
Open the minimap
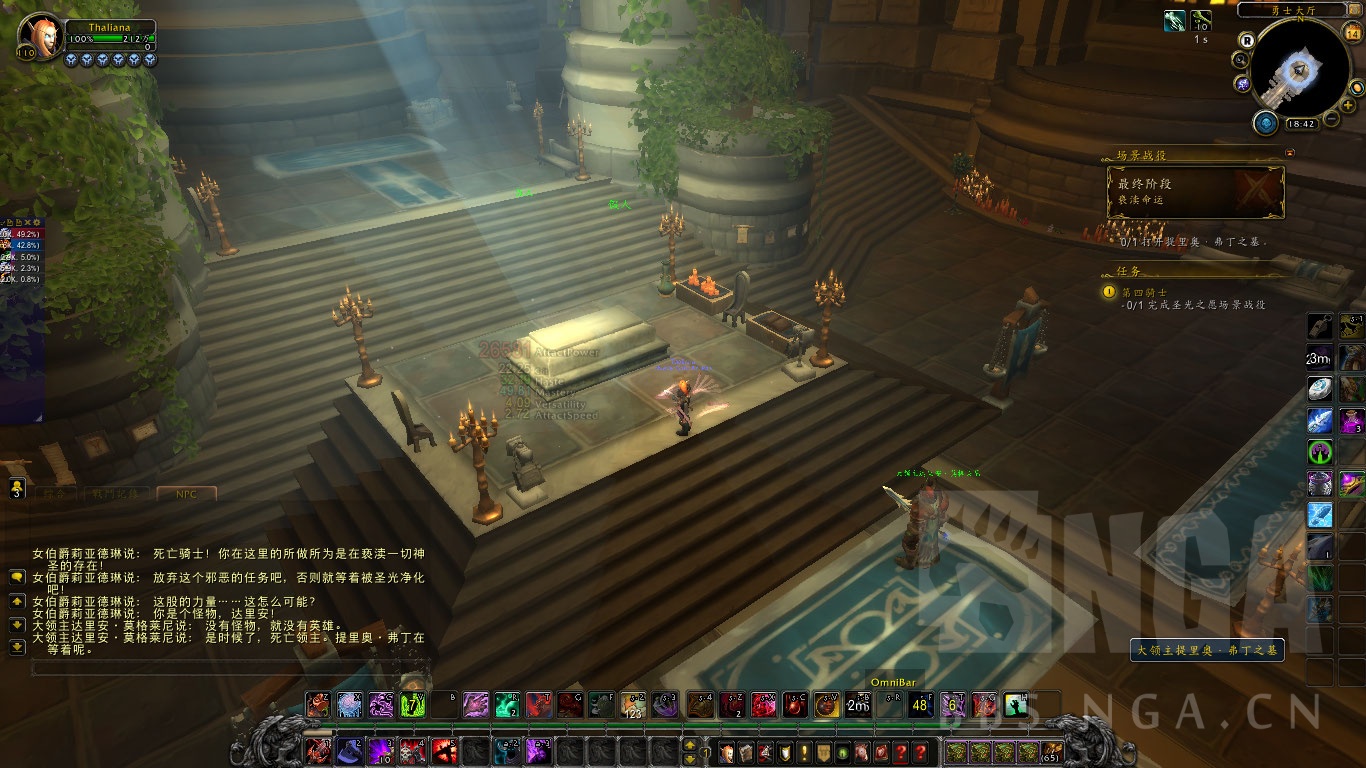(1301, 67)
